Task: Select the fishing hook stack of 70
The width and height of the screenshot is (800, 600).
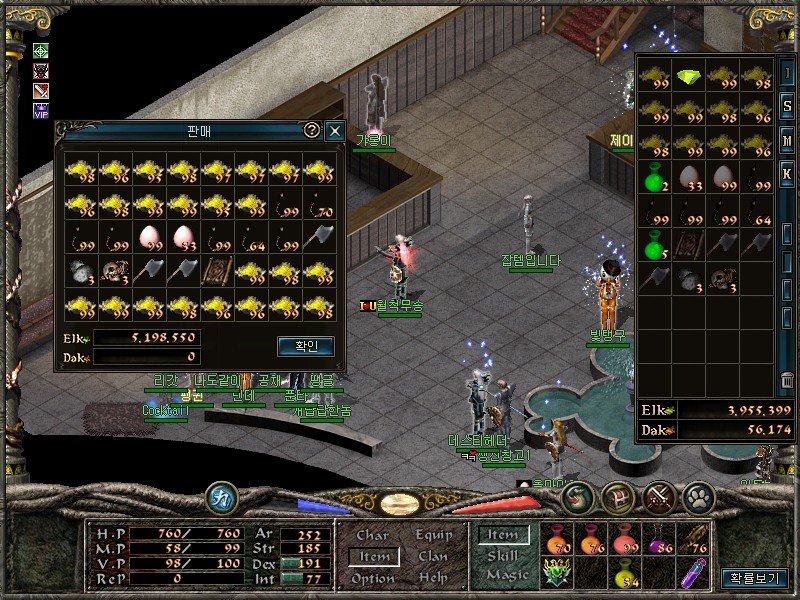Action: click(319, 206)
